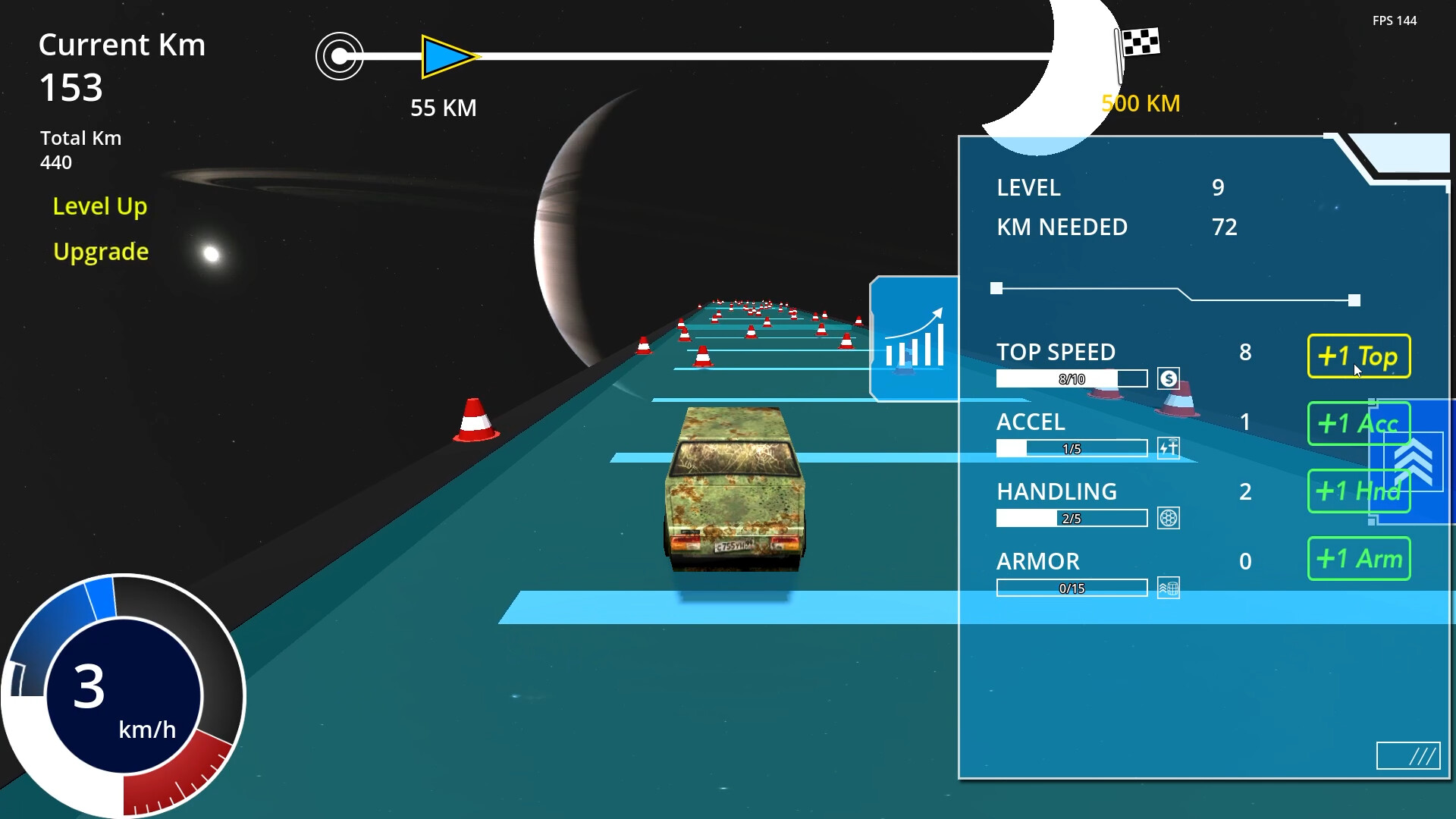
Task: Select the armor barrel icon near Armor bar
Action: [1168, 587]
